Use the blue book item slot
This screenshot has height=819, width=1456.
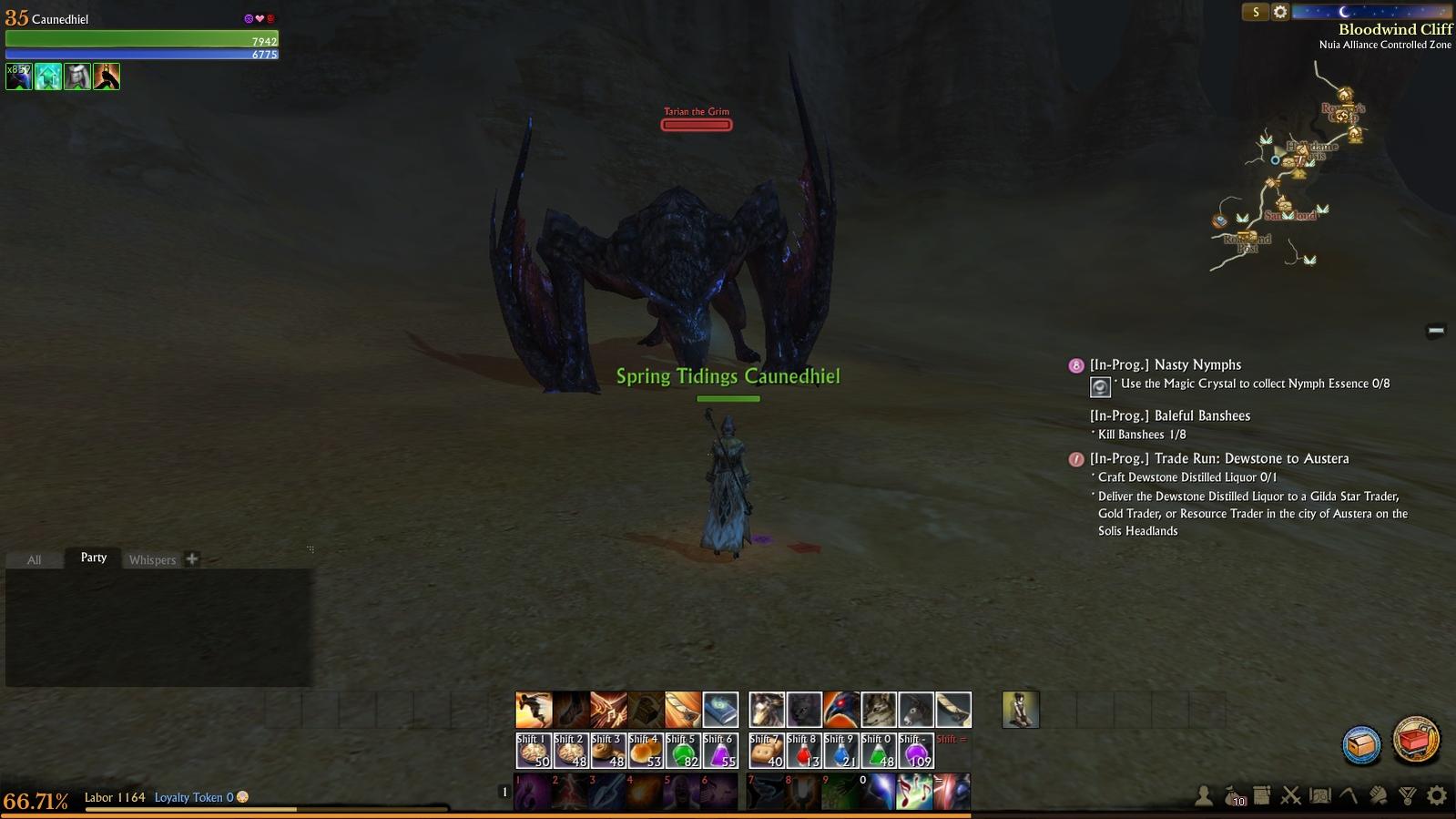point(720,710)
